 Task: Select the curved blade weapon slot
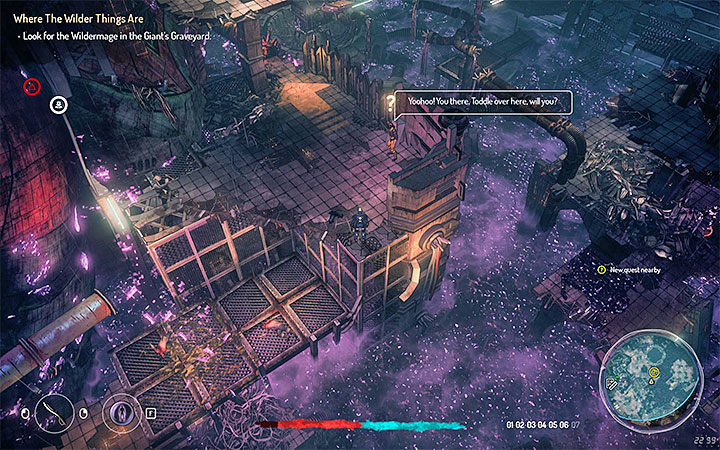pos(56,411)
